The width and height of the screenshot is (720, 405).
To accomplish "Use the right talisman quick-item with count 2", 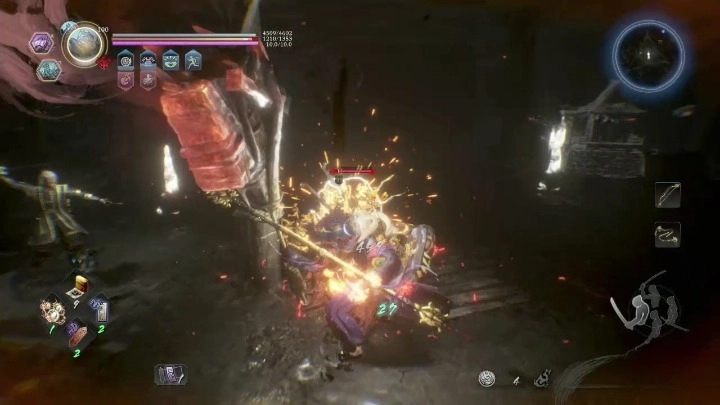I will [x=99, y=311].
